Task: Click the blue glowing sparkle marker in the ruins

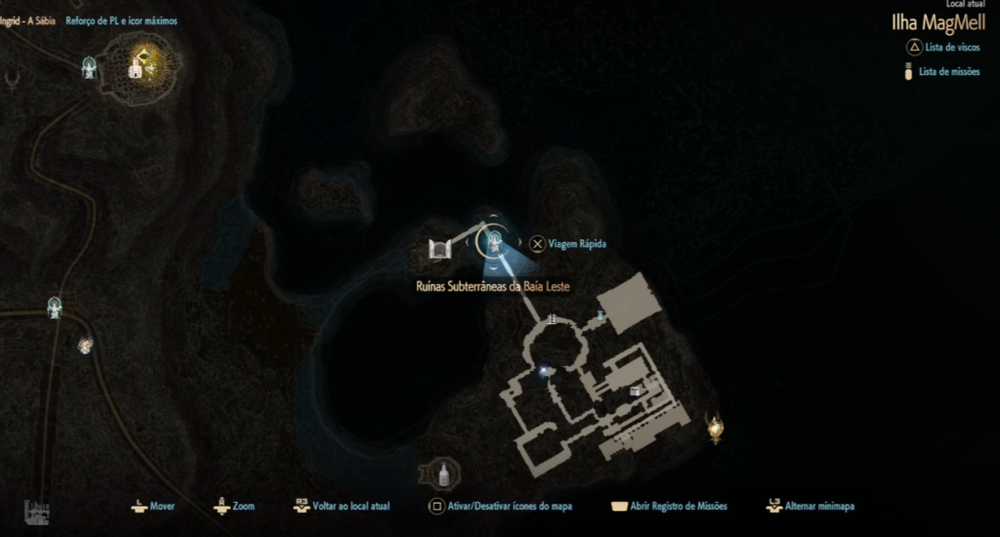Action: coord(545,371)
